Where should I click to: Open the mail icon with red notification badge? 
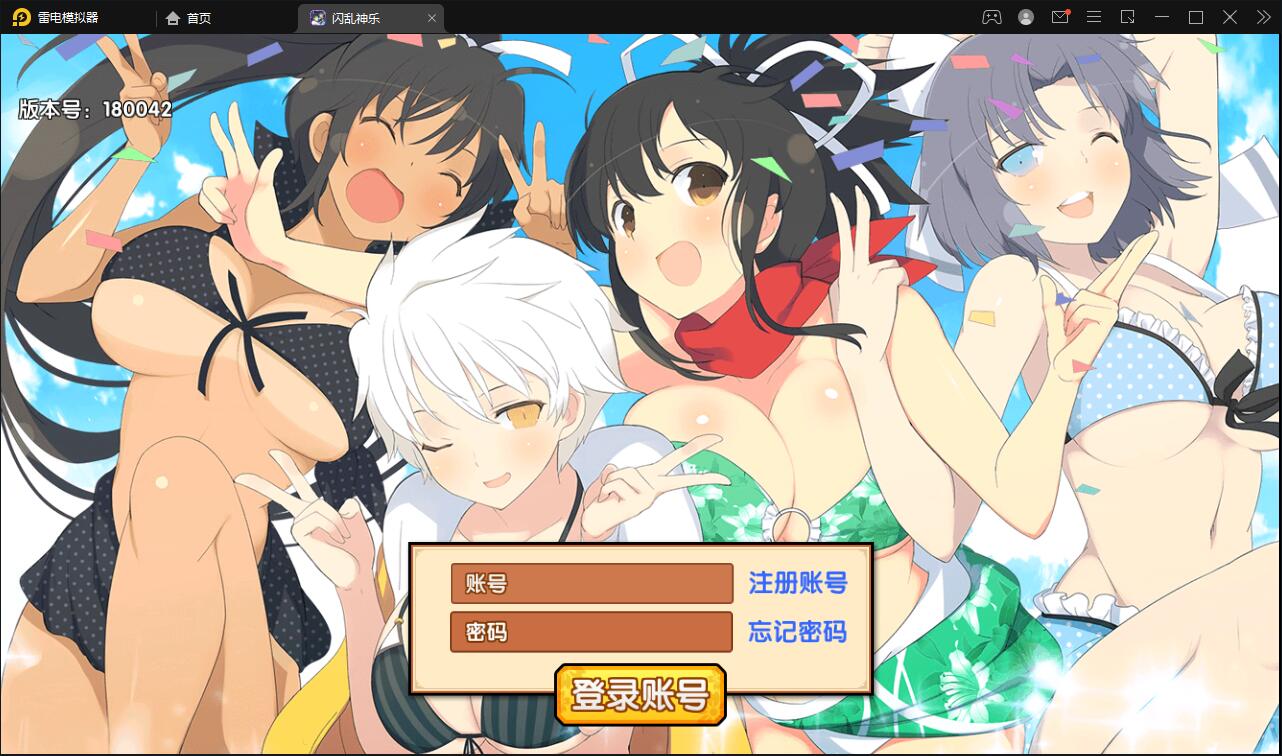[x=1060, y=17]
